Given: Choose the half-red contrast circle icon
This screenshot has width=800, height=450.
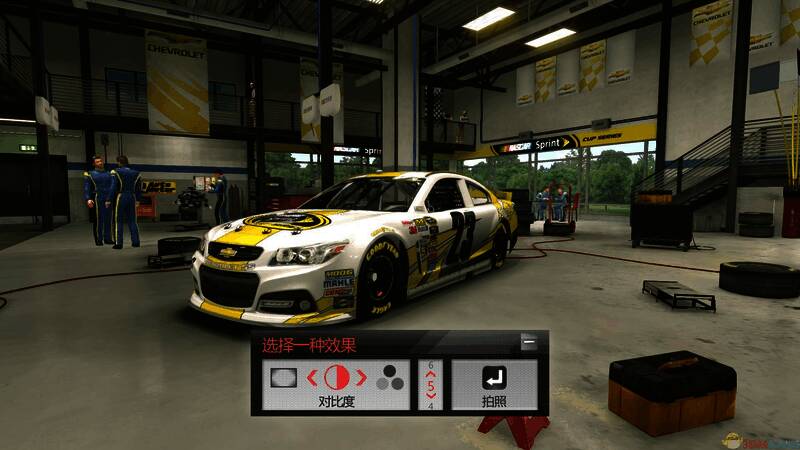Looking at the screenshot, I should 338,378.
